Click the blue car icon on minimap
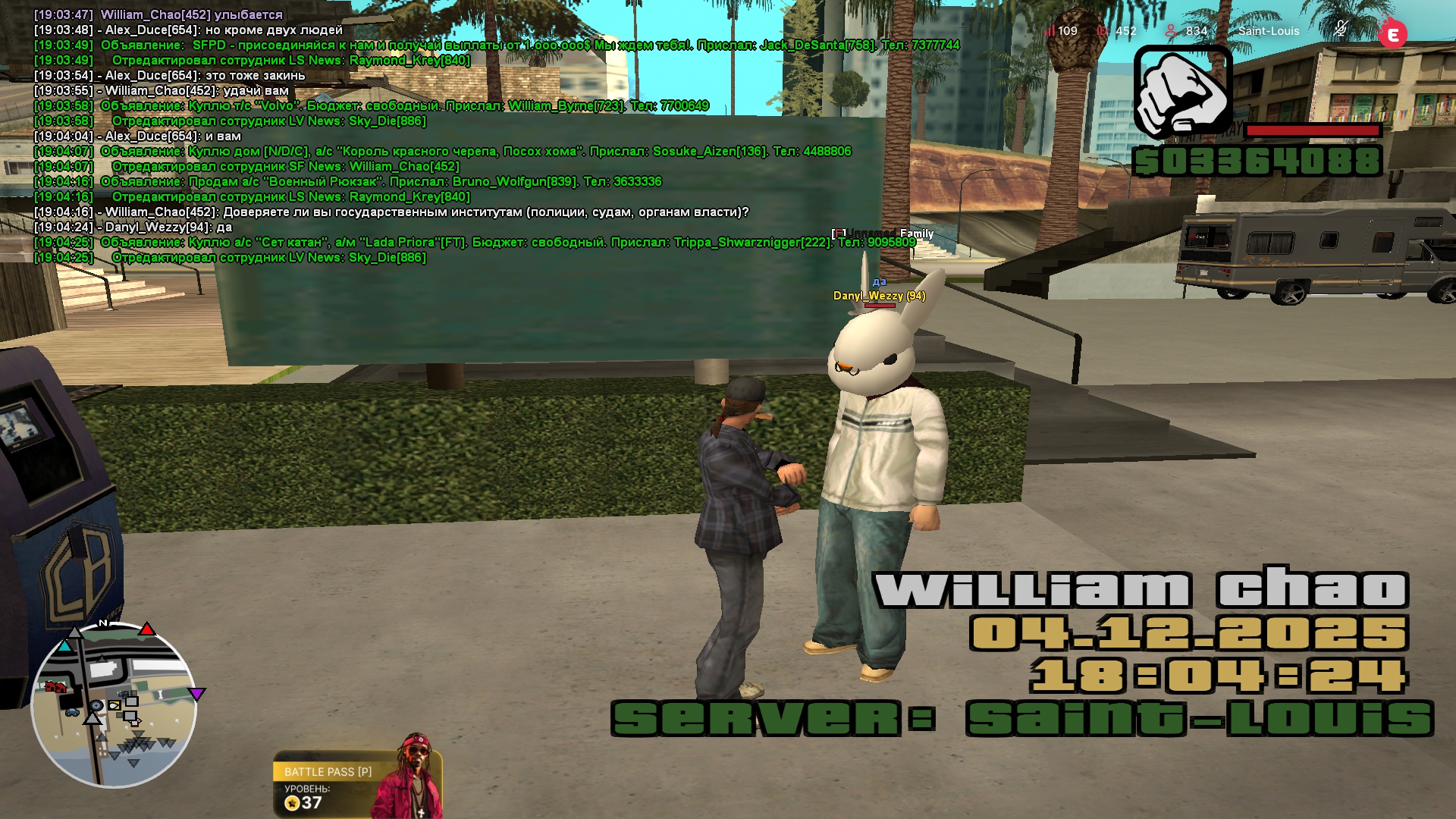 (x=72, y=712)
